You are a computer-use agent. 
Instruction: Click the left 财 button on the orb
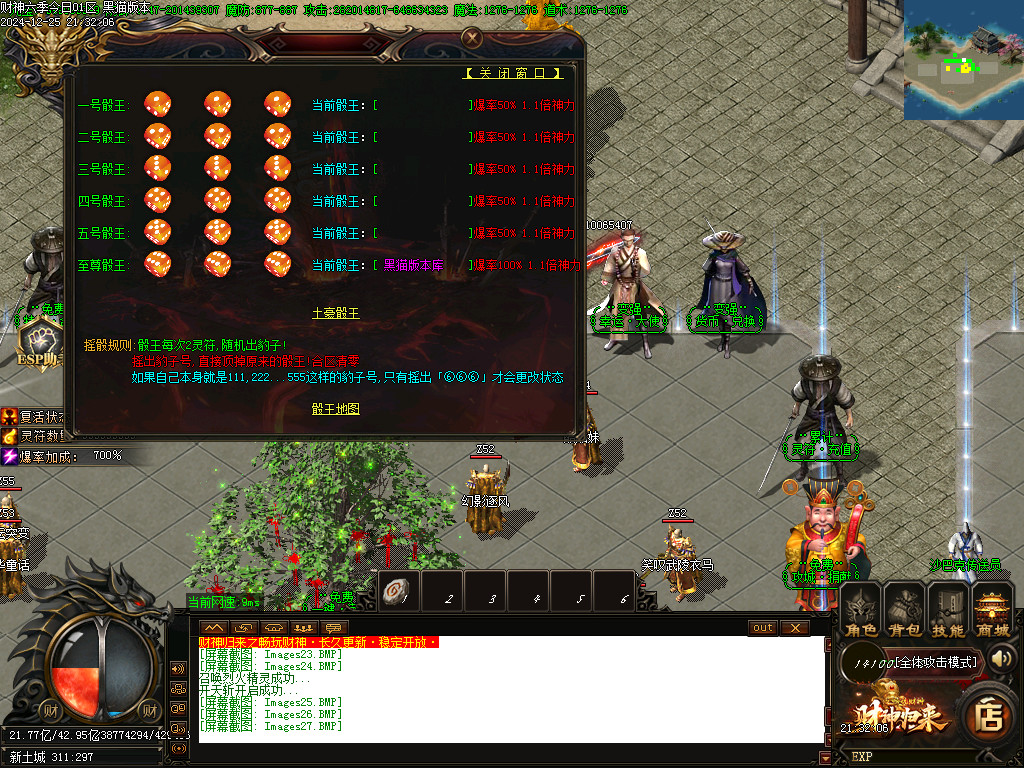click(x=52, y=711)
